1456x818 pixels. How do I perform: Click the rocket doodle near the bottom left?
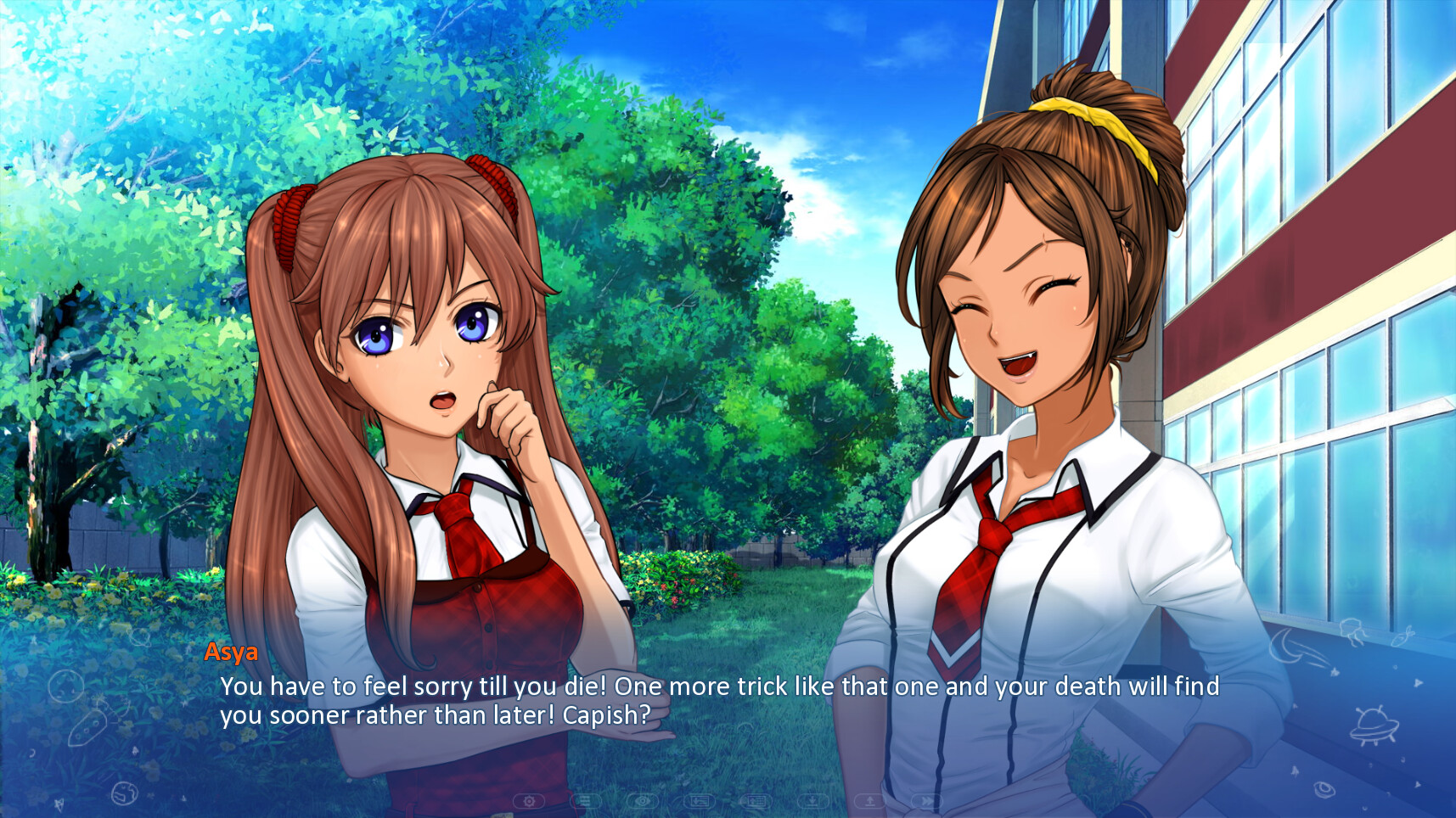[x=87, y=726]
